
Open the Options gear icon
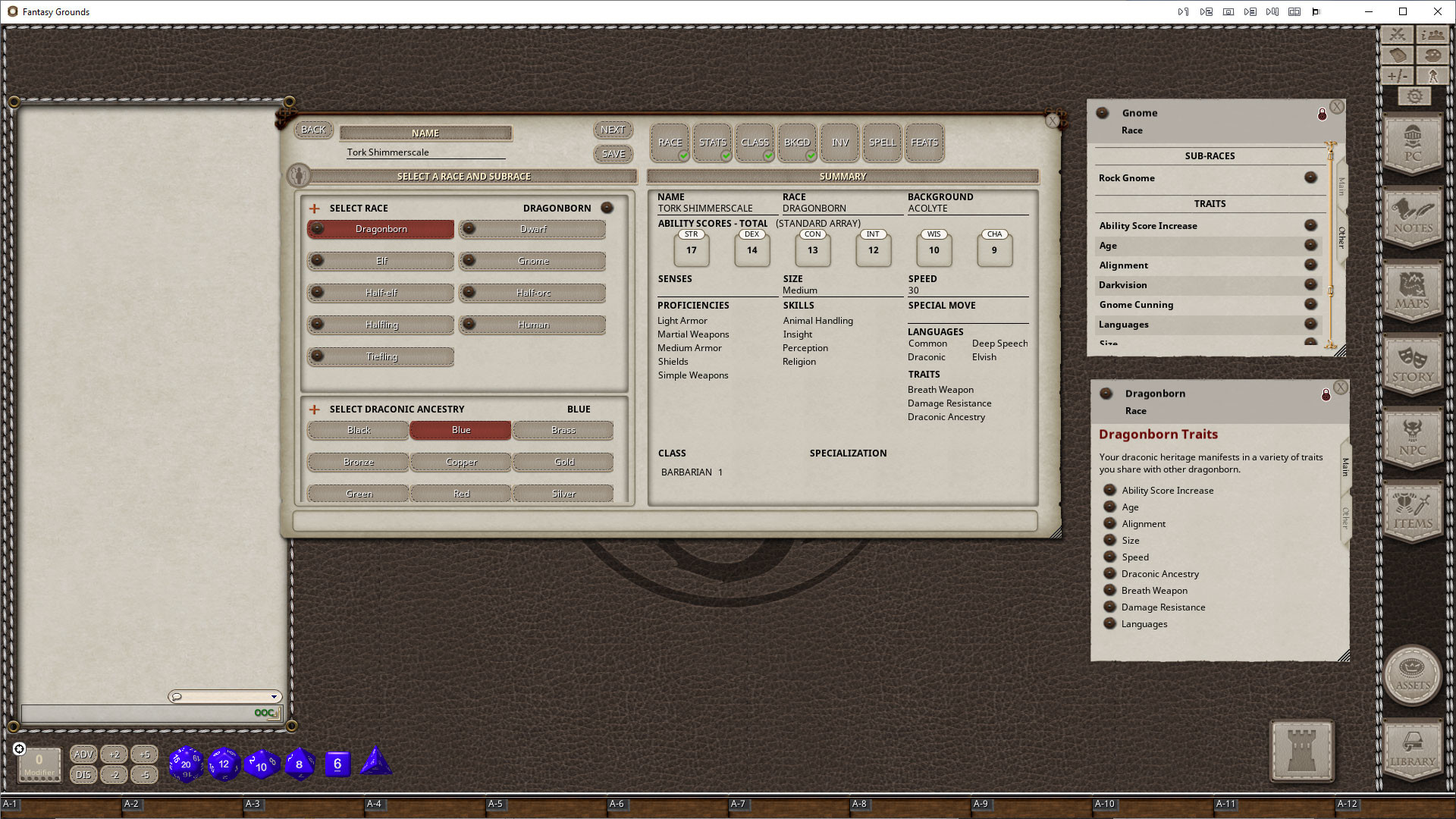tap(1414, 96)
